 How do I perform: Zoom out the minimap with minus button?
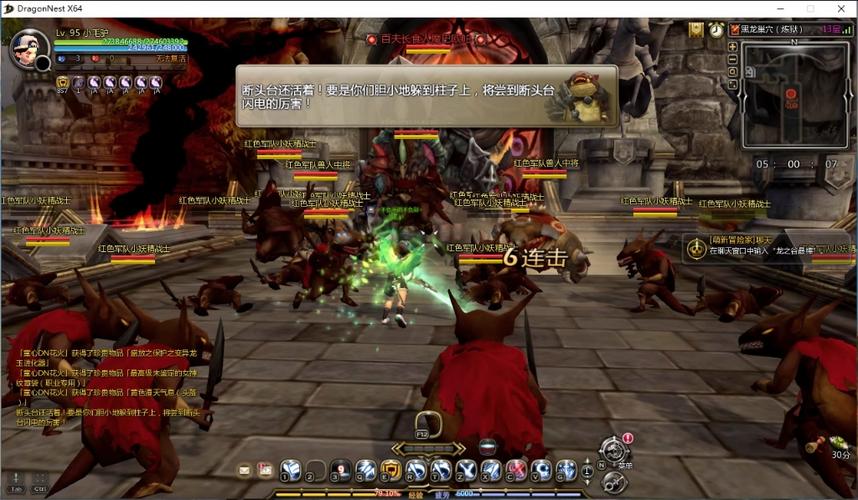click(x=733, y=60)
